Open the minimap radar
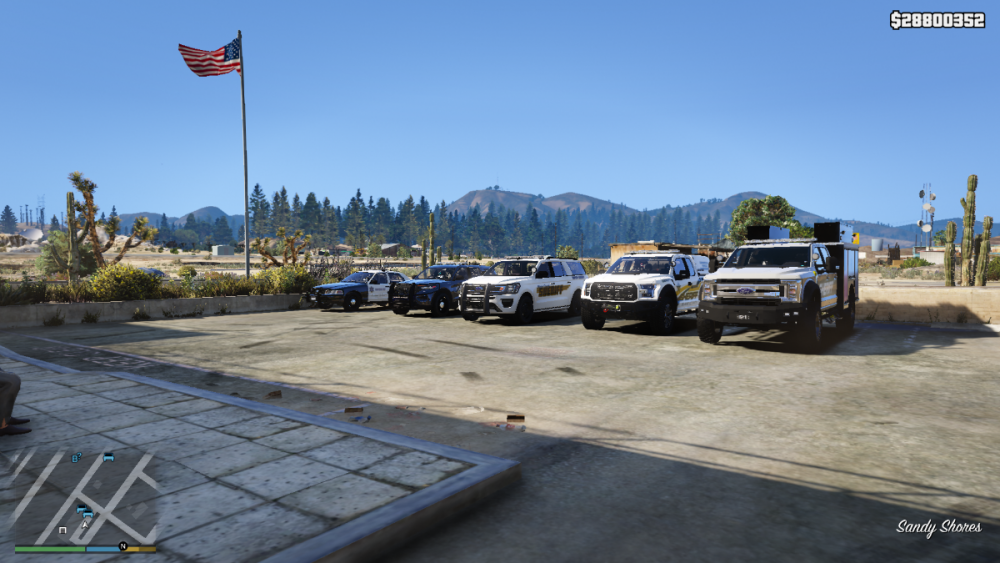Screen dimensions: 1000x563 [85, 495]
